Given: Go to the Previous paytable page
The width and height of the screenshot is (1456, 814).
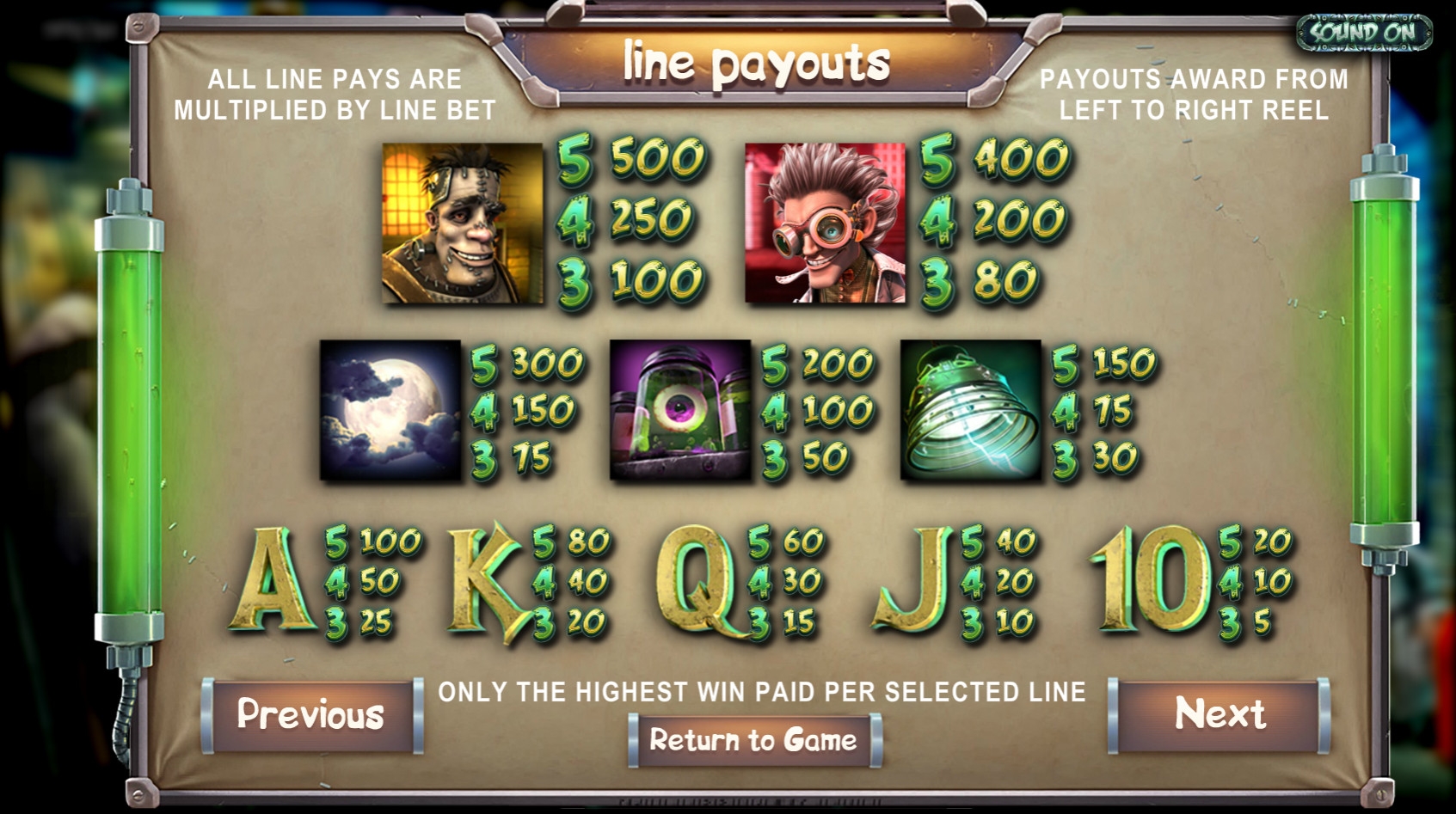Looking at the screenshot, I should (310, 715).
